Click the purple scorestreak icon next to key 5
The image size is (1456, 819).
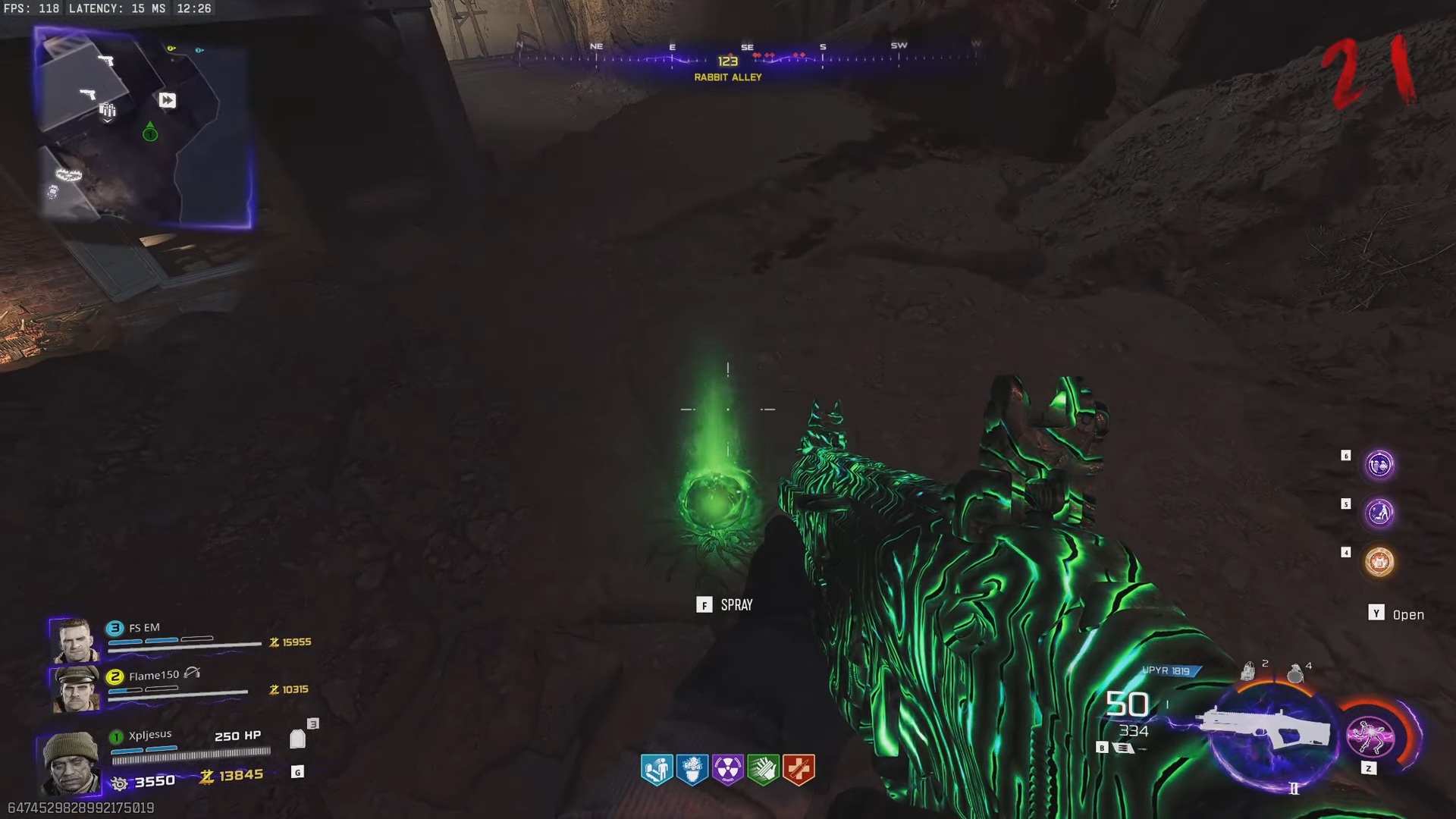[x=1380, y=513]
